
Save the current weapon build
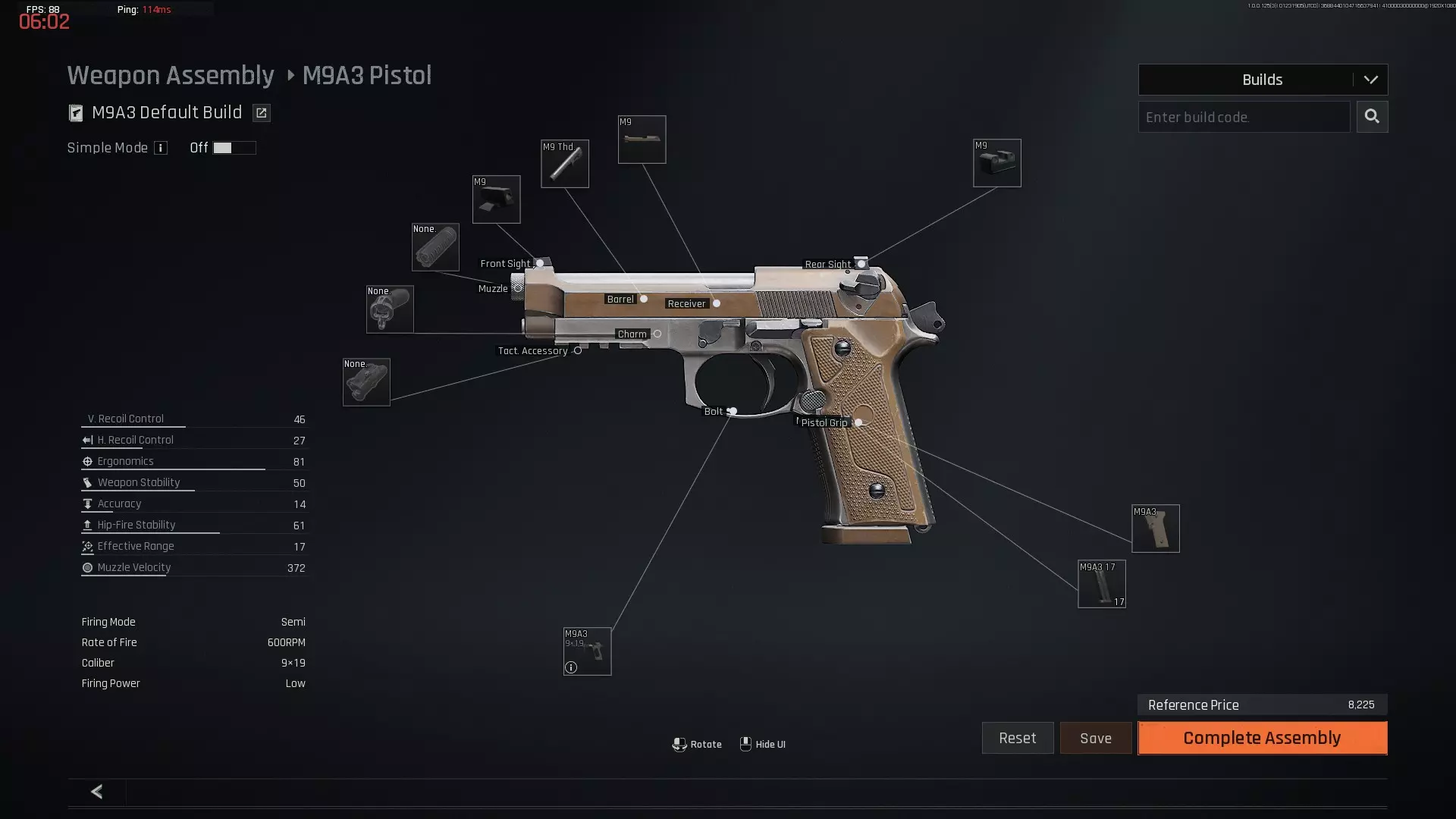click(1095, 738)
